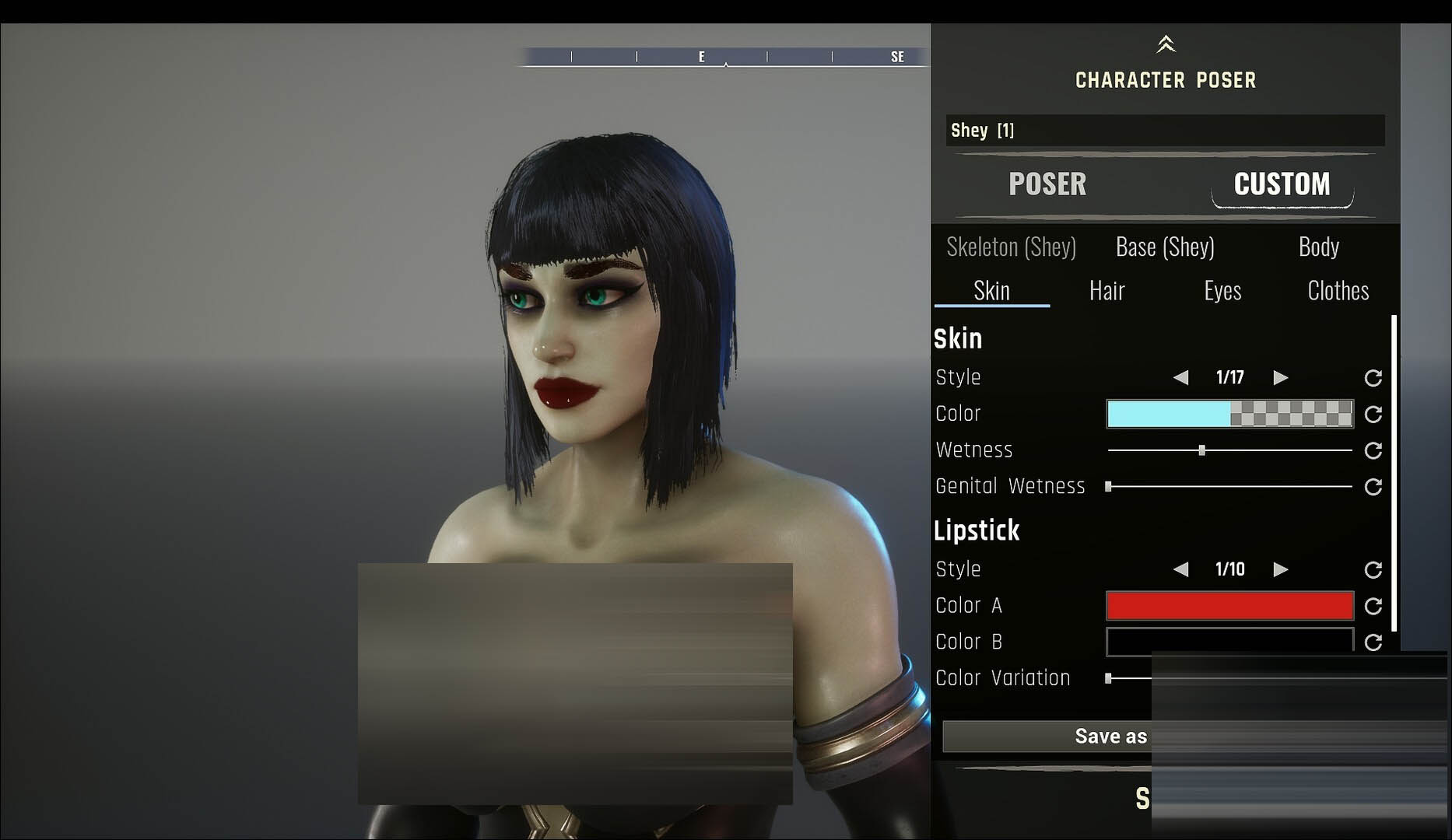Select the CUSTOM tab

click(x=1282, y=184)
